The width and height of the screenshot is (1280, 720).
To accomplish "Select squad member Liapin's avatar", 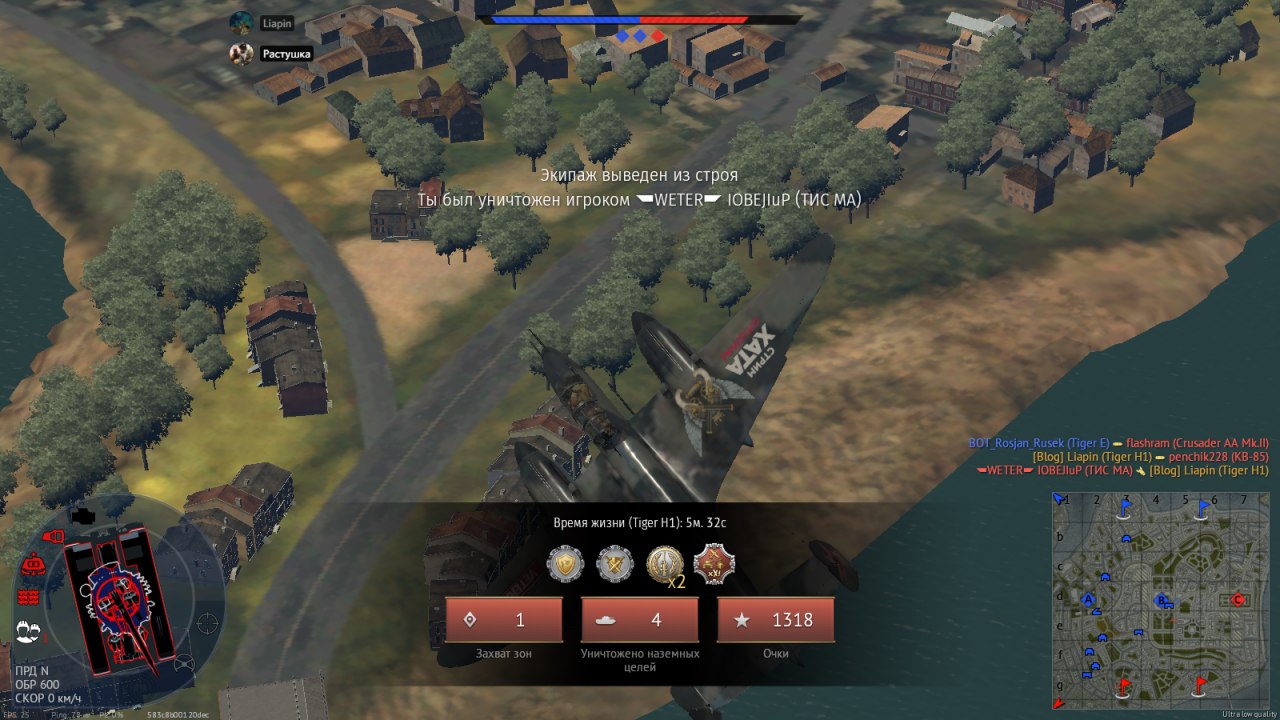I will (x=241, y=23).
